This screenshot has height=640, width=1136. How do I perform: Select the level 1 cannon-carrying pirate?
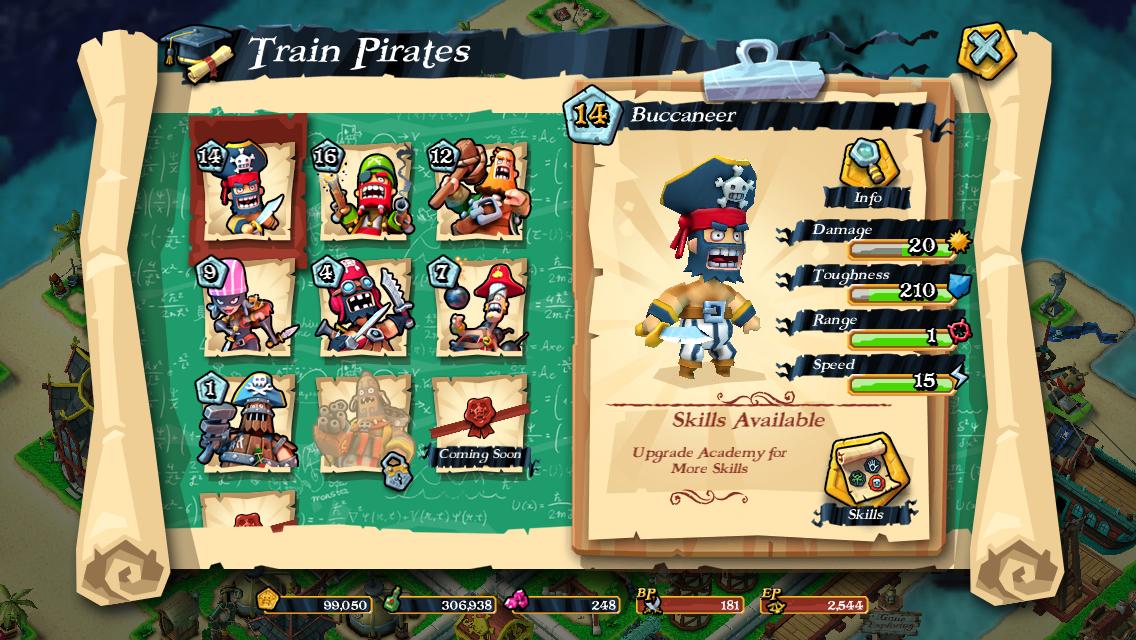(245, 422)
